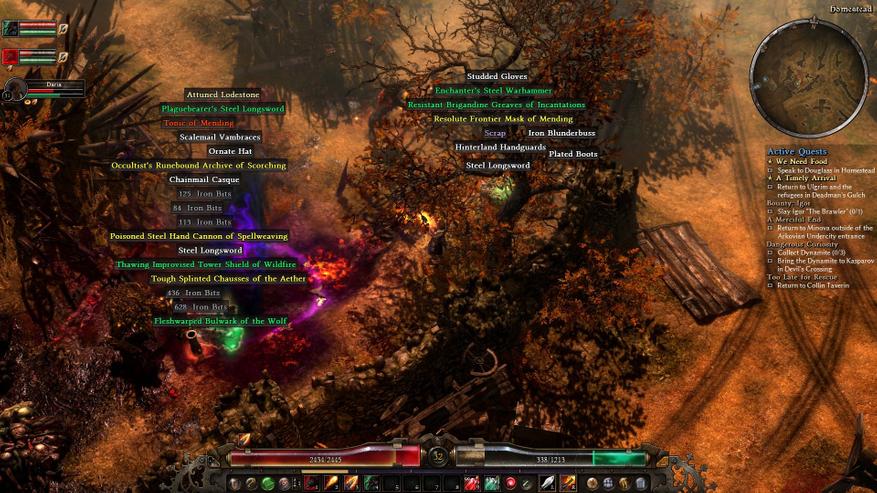The image size is (877, 493).
Task: Pick up the Studded Gloves label
Action: (497, 76)
